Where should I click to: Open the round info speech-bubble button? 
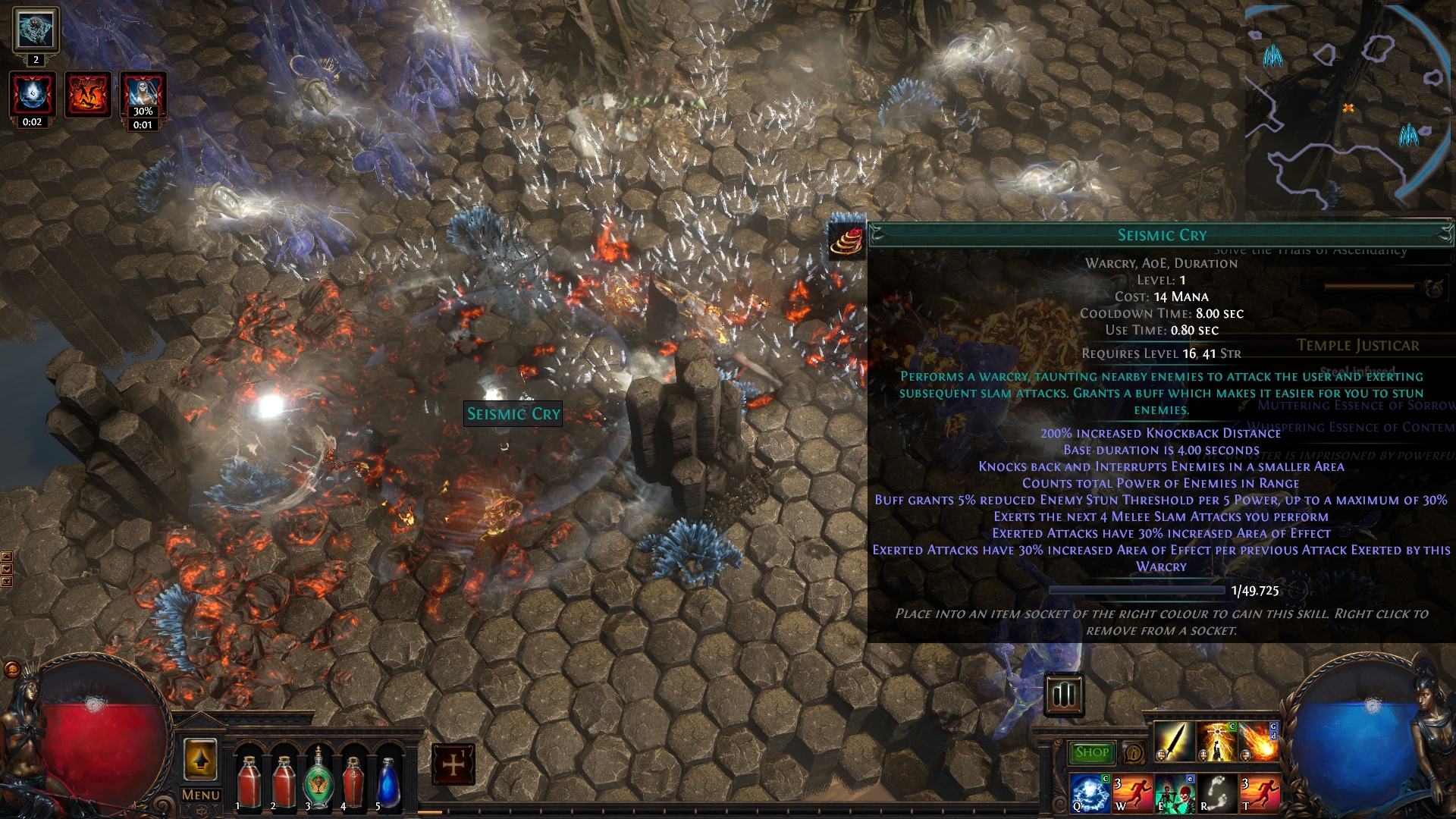(x=1134, y=753)
